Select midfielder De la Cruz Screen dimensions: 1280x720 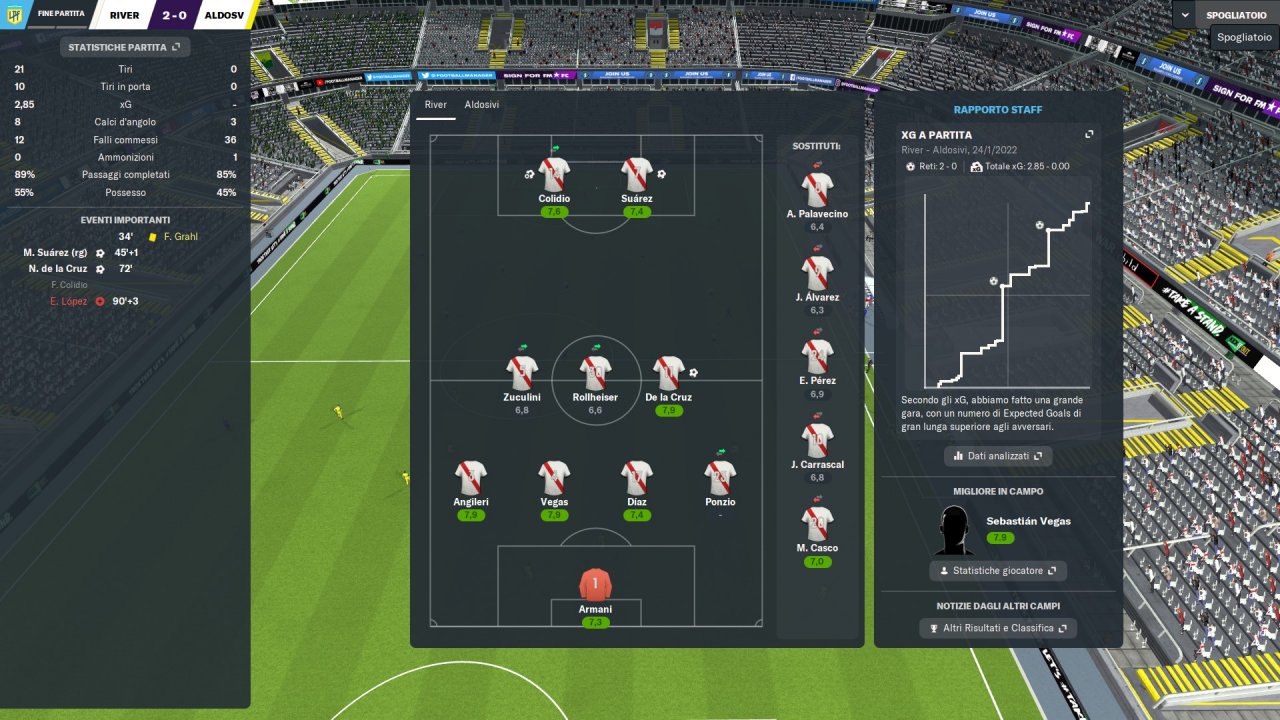click(668, 374)
